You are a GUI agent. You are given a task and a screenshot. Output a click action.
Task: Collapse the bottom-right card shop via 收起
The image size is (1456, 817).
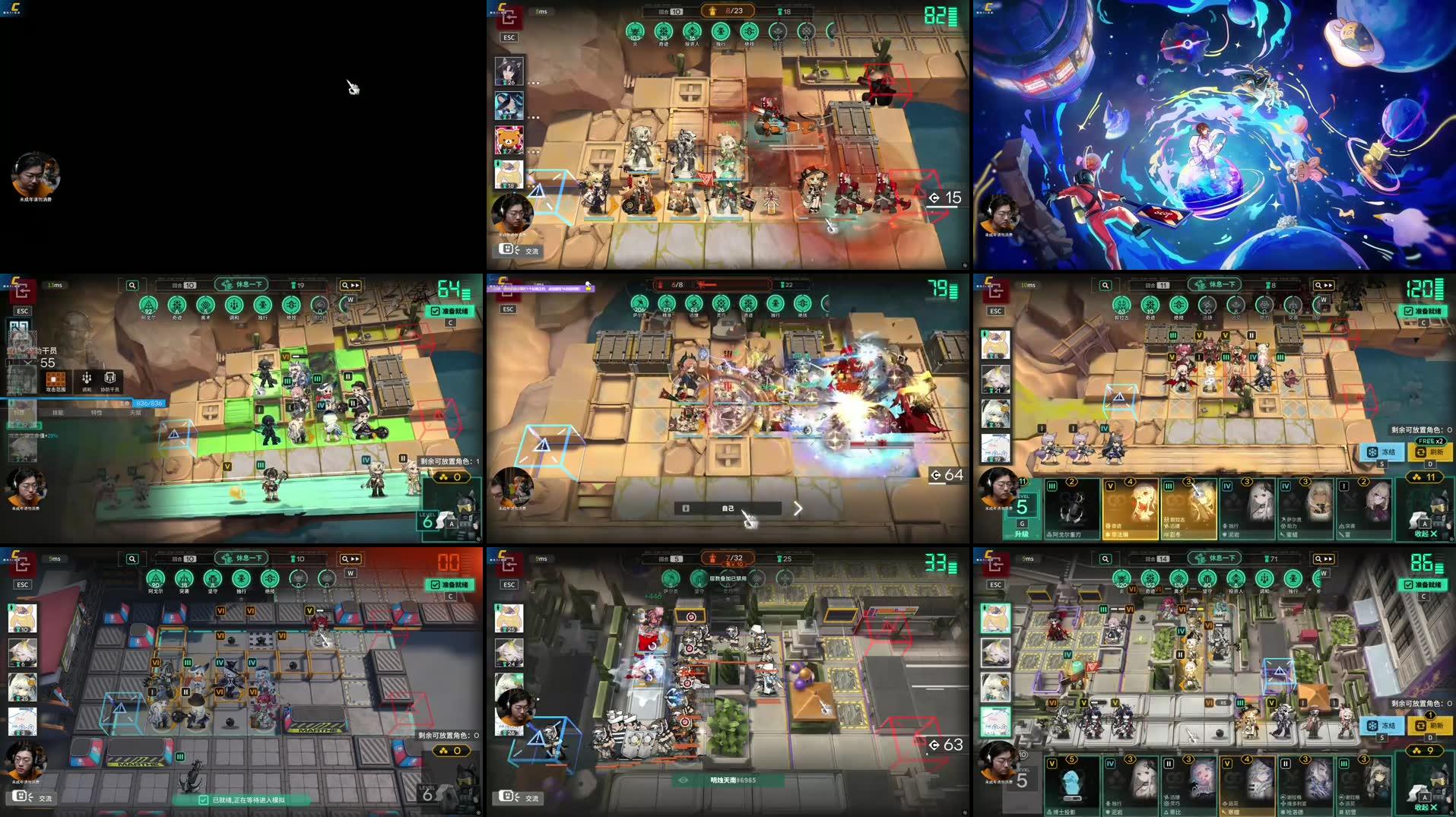click(x=1424, y=807)
